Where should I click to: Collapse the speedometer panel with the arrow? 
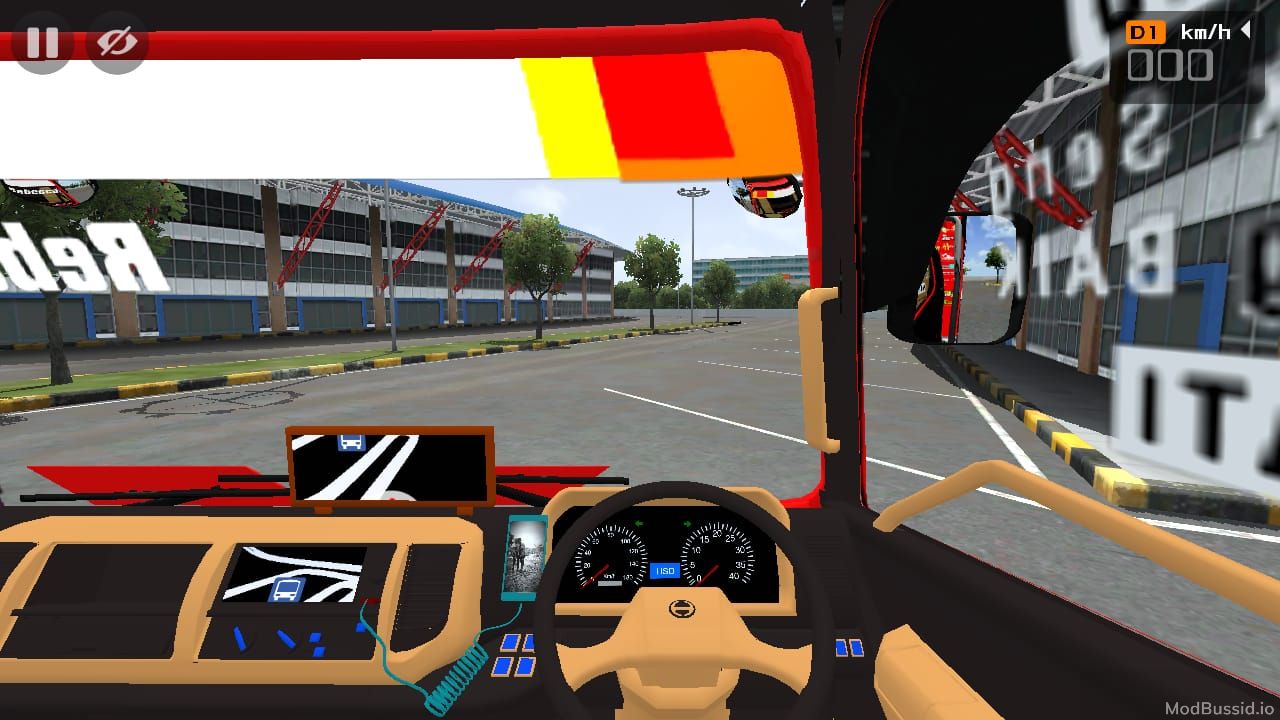1246,31
